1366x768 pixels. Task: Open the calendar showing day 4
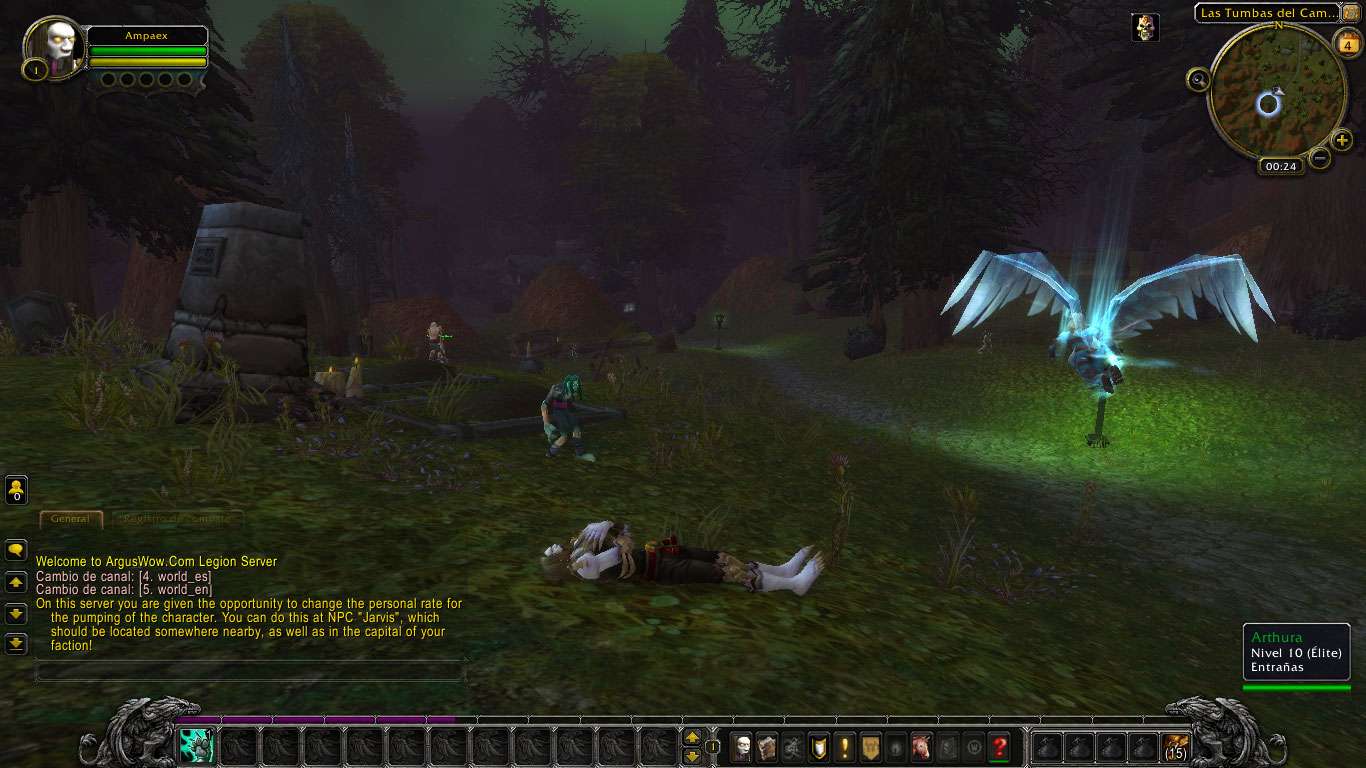click(x=1346, y=43)
